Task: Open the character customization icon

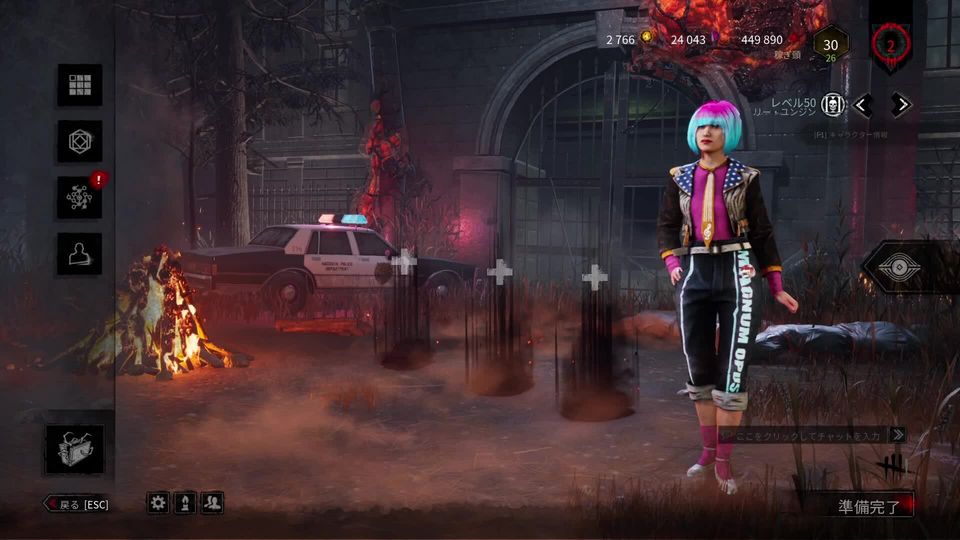Action: [79, 142]
